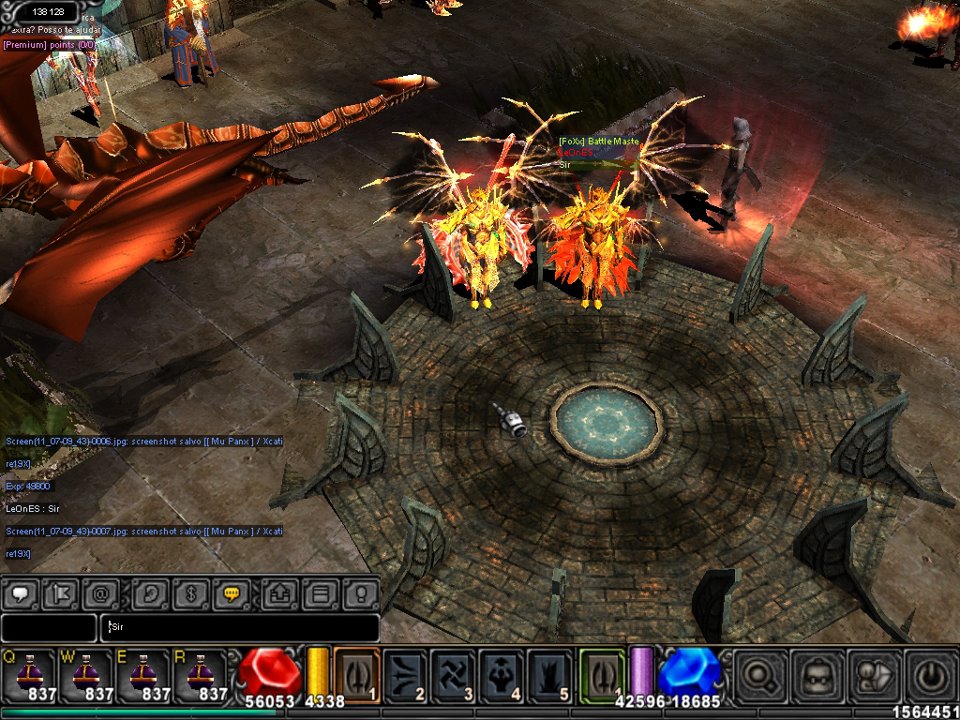Toggle the yellow speech bubble button
The height and width of the screenshot is (720, 960).
point(232,594)
